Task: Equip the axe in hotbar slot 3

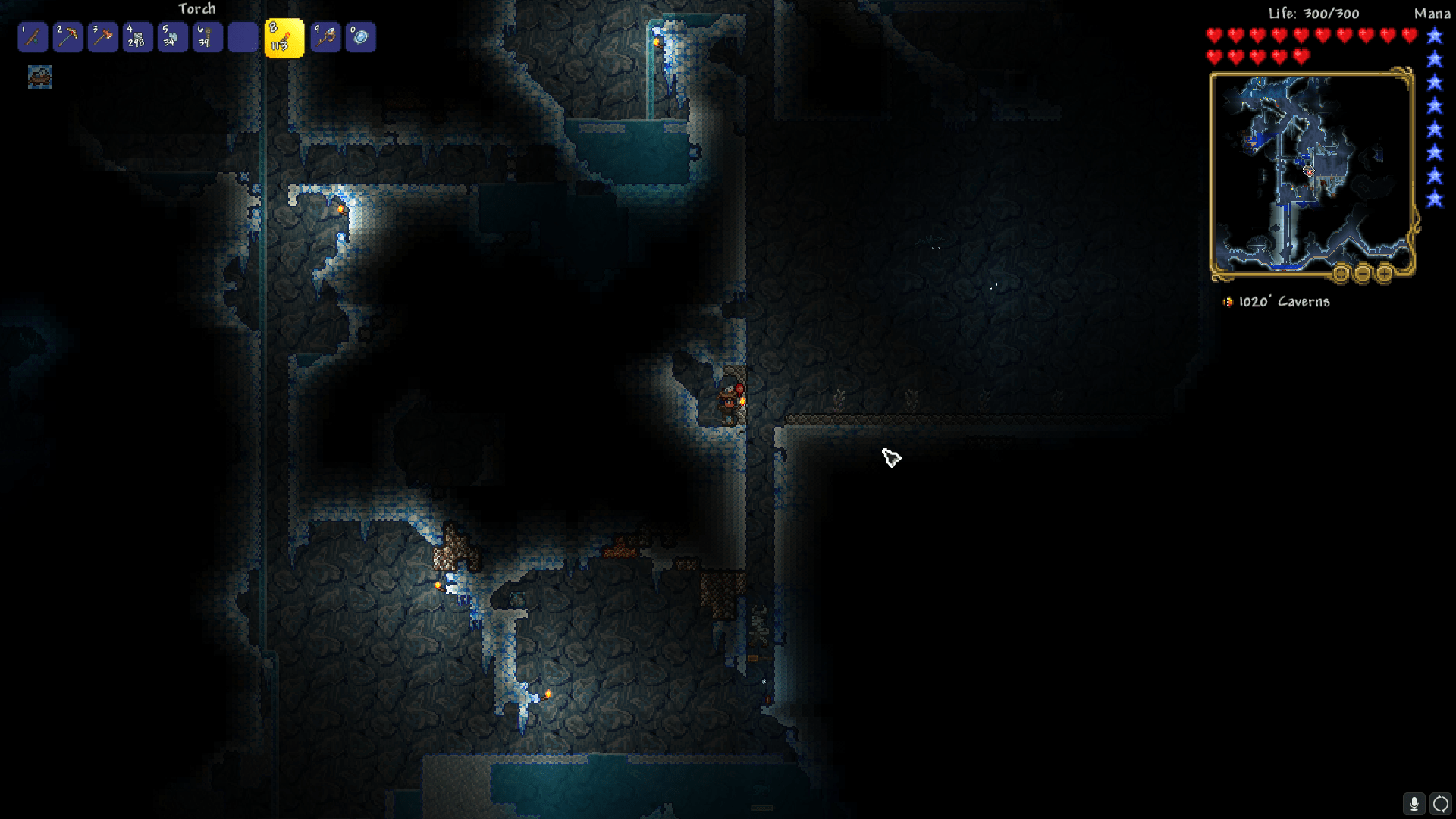Action: 103,36
